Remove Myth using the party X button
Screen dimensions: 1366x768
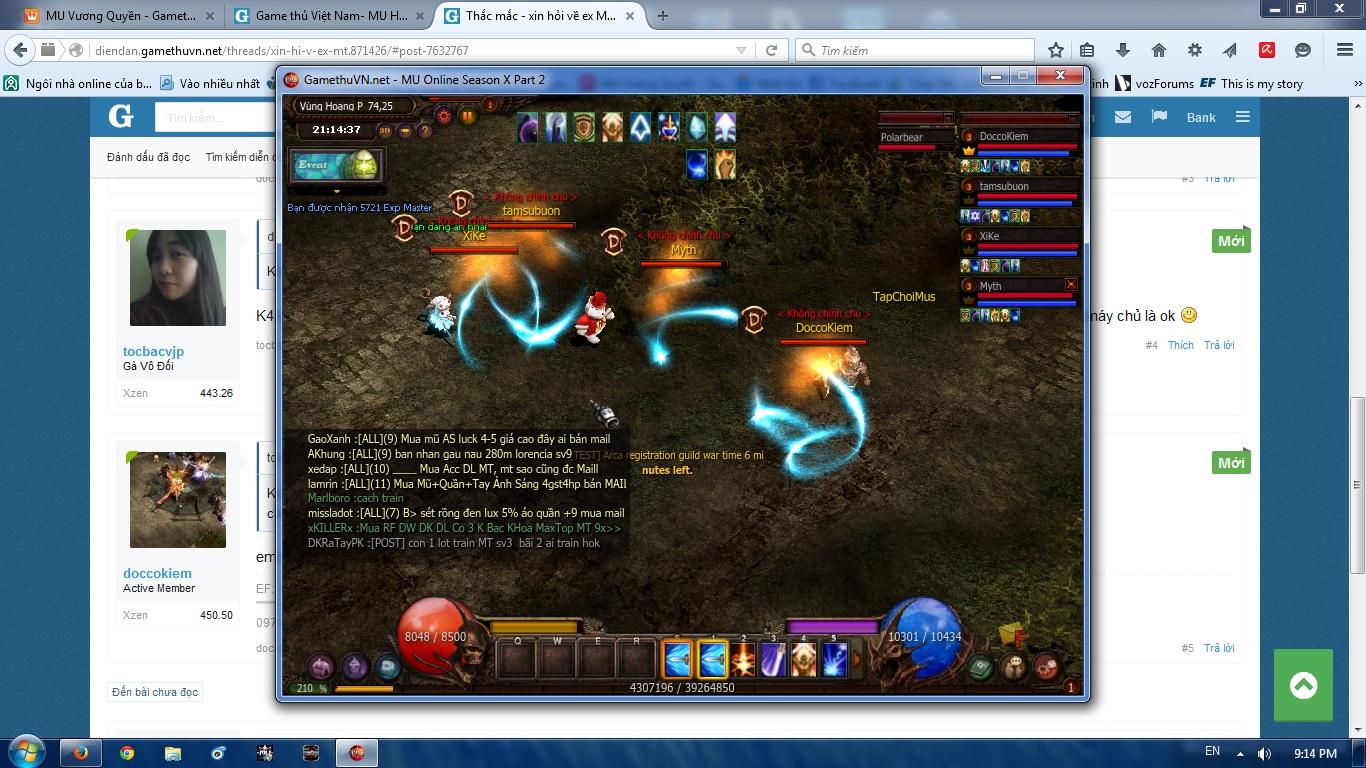pyautogui.click(x=1071, y=285)
